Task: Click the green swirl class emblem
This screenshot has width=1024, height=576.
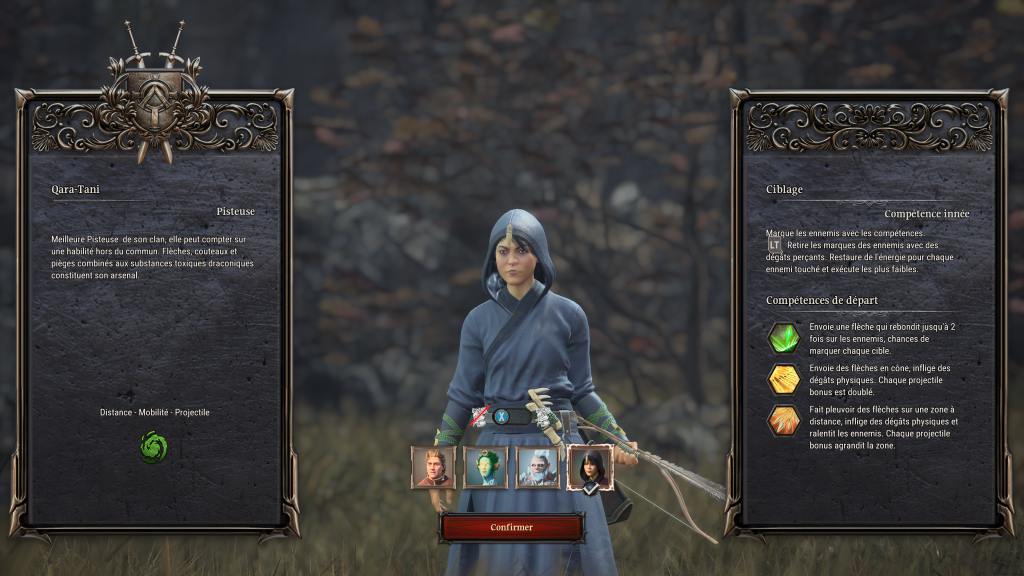Action: [x=154, y=446]
